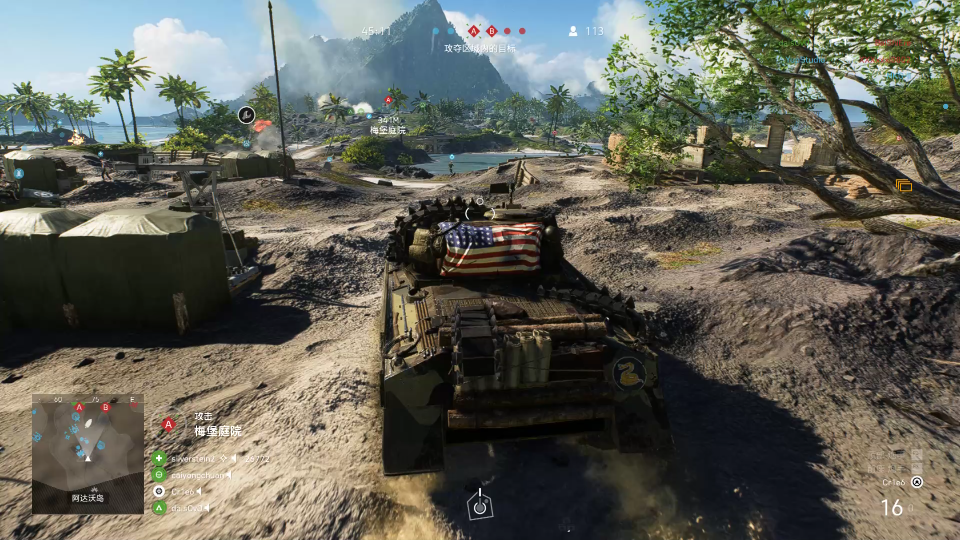Click the red A flag in top objective bar
This screenshot has height=540, width=960.
coord(474,31)
